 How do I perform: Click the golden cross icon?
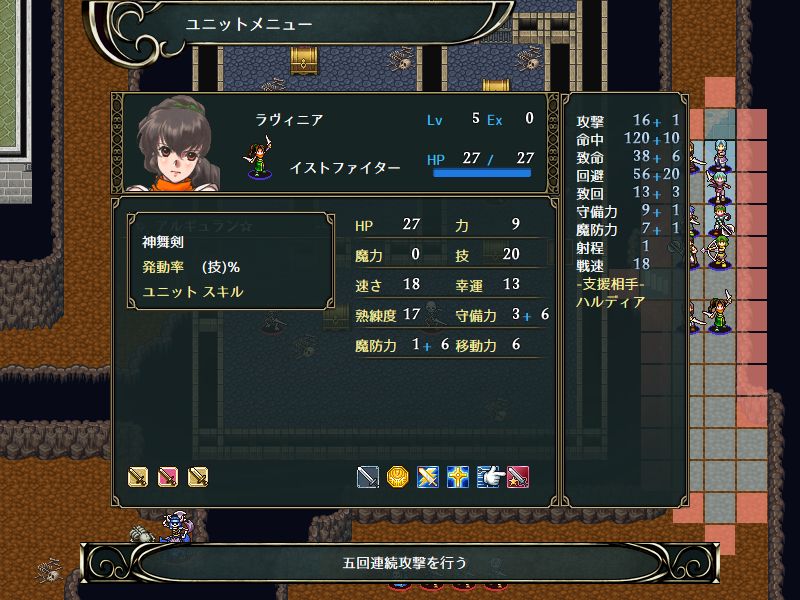coord(458,477)
